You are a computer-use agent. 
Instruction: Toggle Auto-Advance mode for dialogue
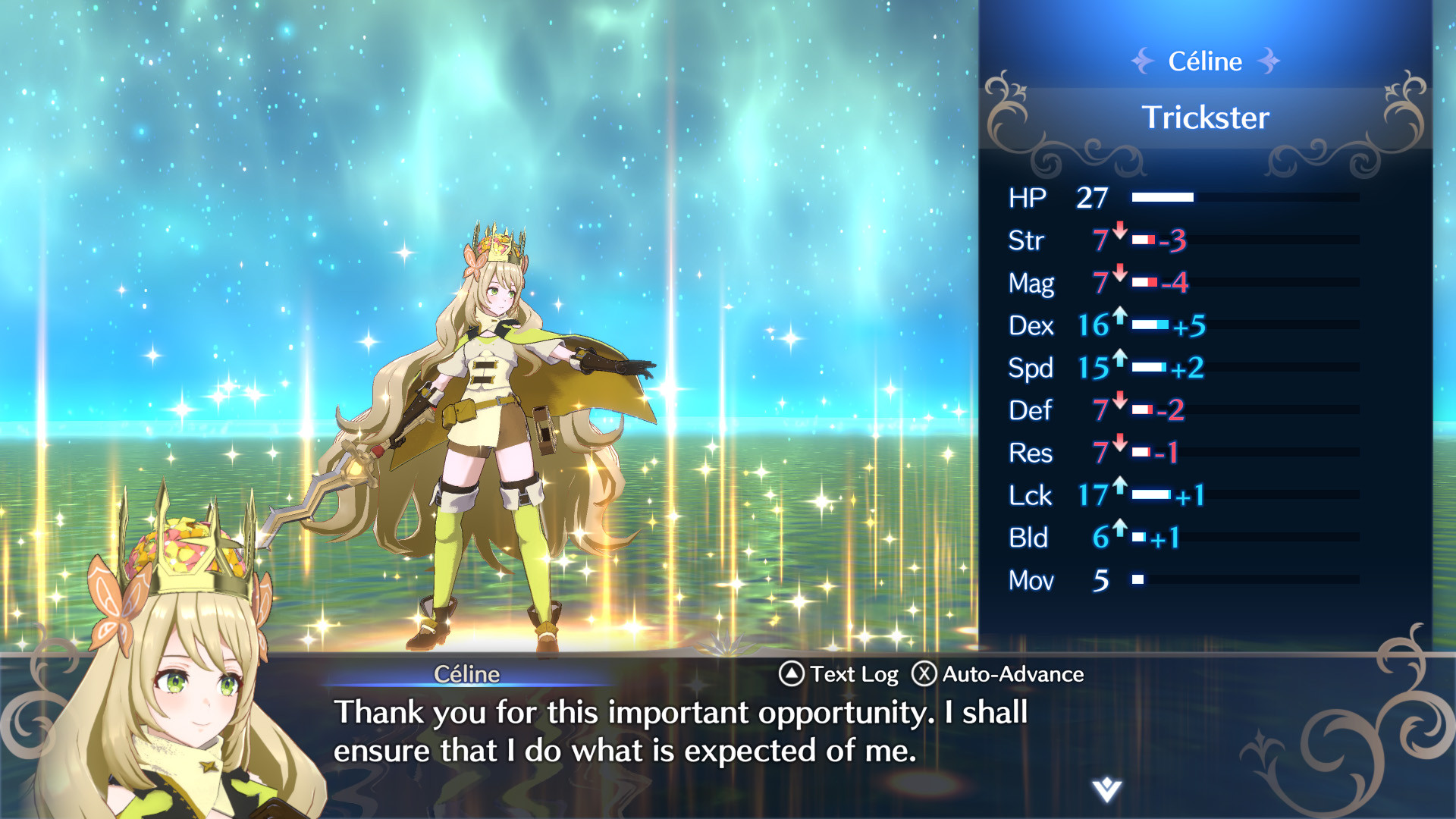click(1013, 673)
